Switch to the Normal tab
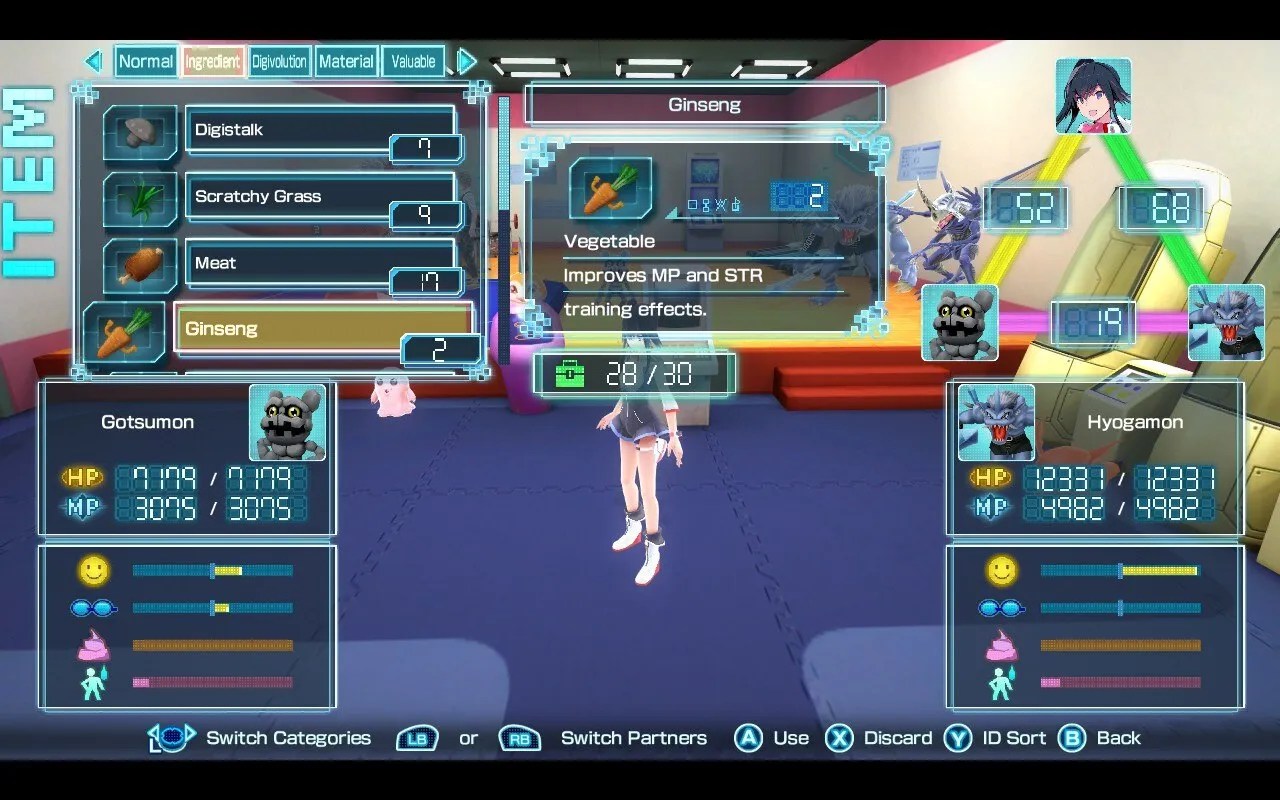 tap(146, 61)
